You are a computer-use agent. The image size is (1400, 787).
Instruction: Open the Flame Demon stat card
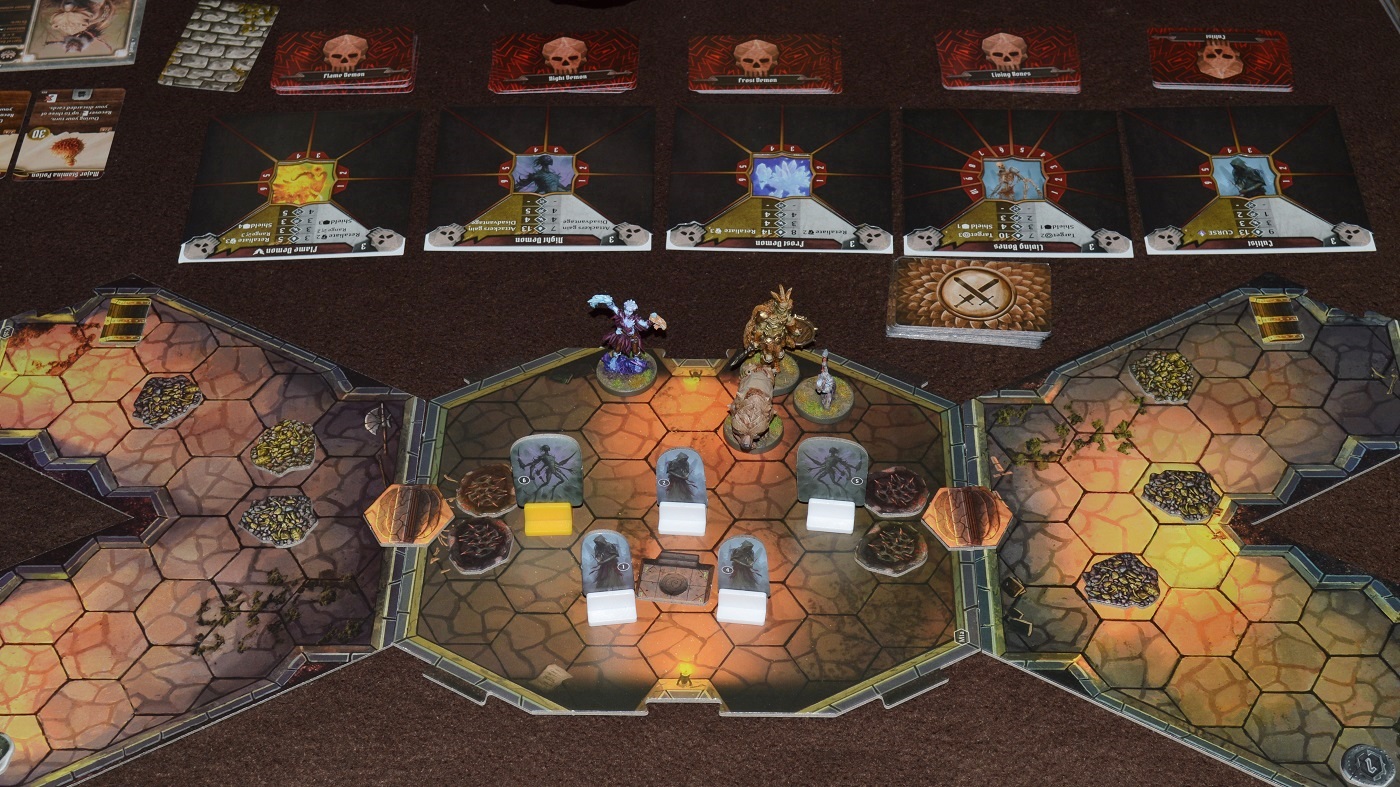(300, 185)
